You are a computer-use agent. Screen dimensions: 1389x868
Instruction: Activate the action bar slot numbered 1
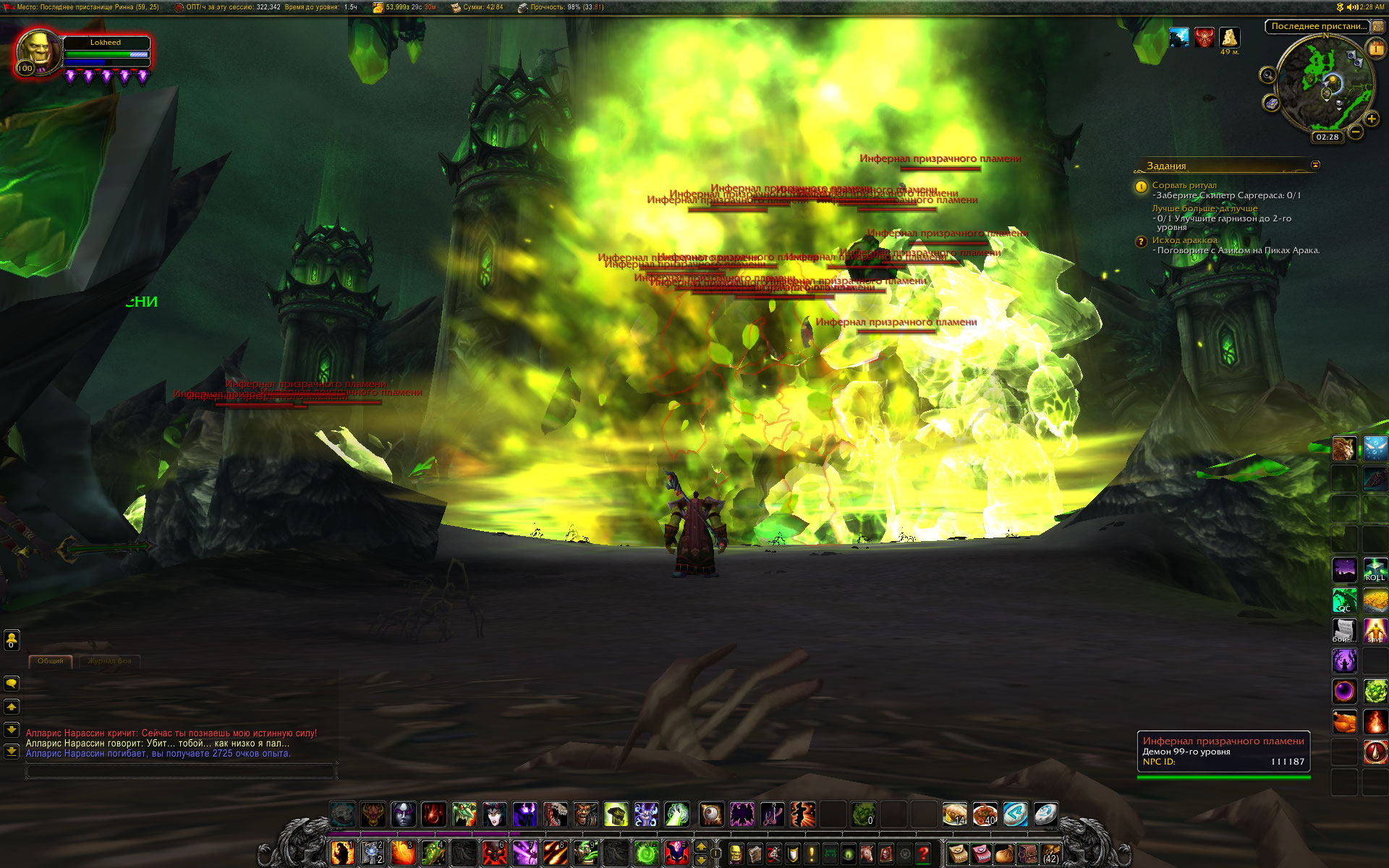[x=342, y=854]
